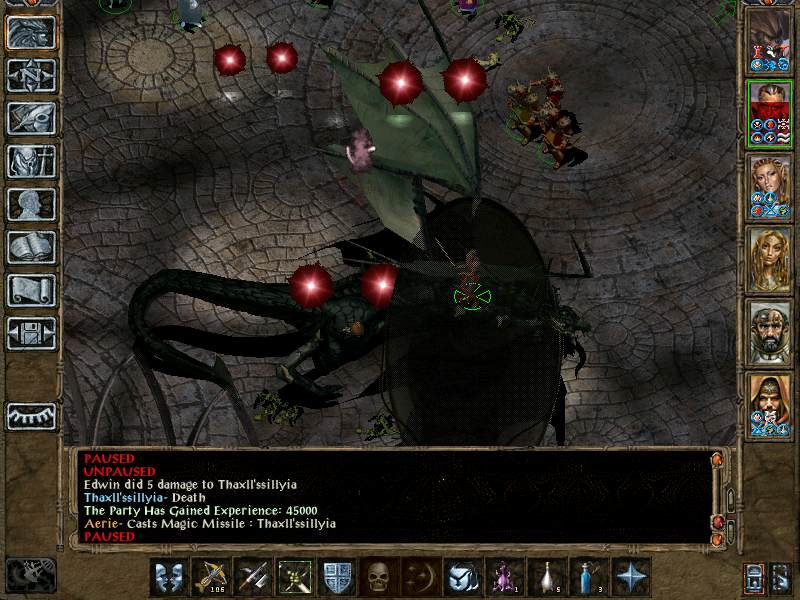Open the priest spell scroll
Screen dimensions: 800x600
(32, 290)
